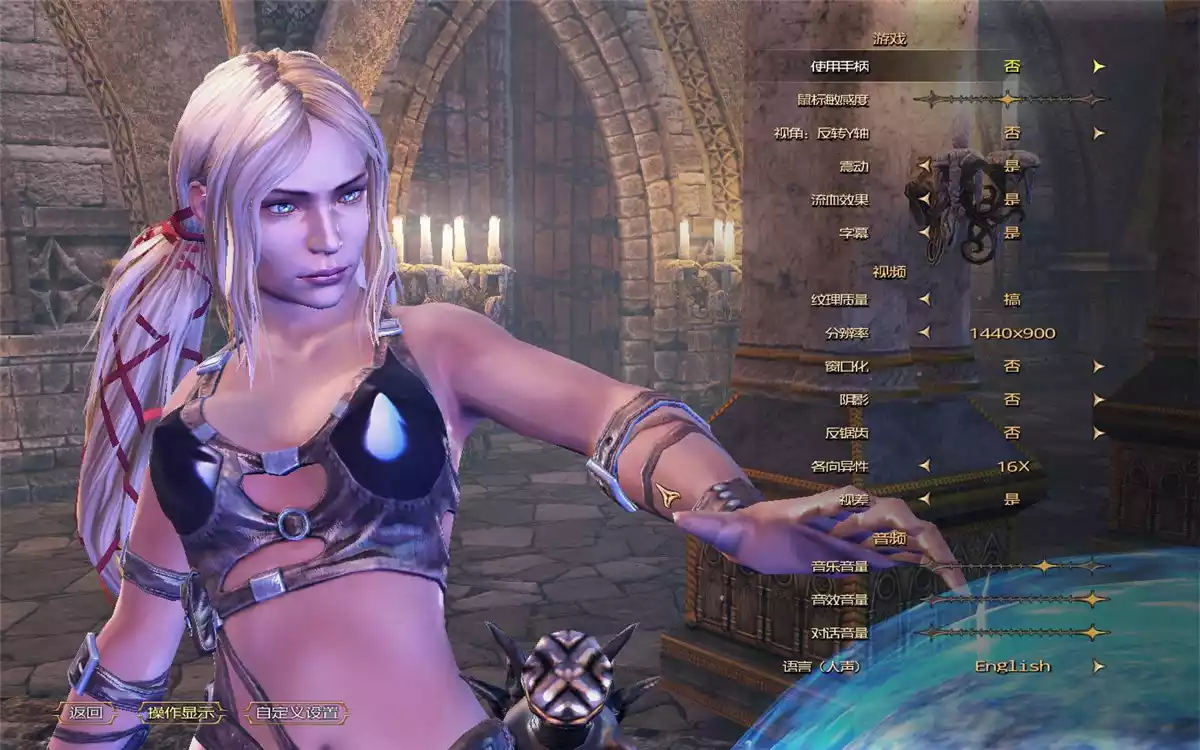Decrease 分辨率 resolution from 1440x900

click(924, 333)
